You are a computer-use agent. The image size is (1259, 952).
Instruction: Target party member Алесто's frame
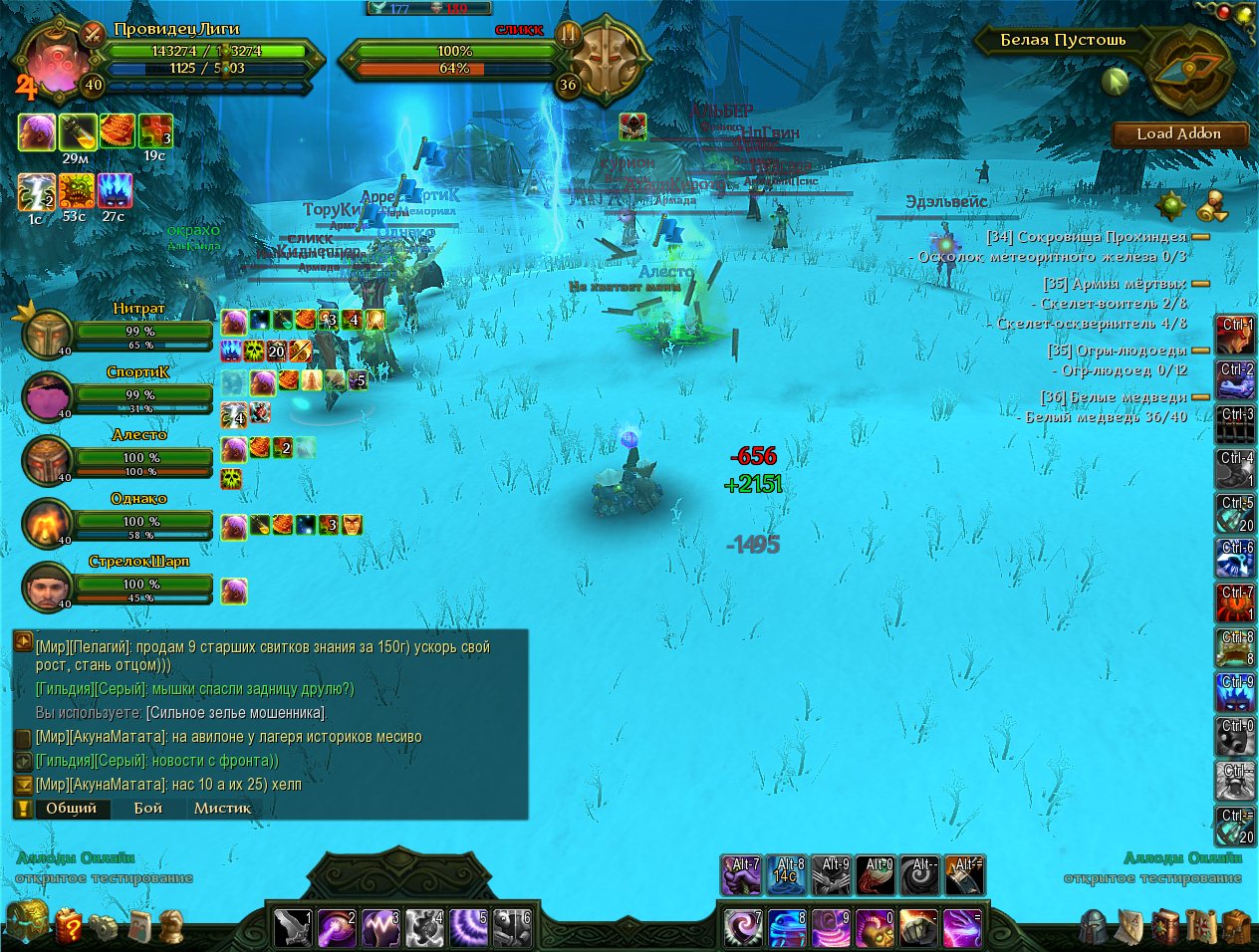pos(47,459)
